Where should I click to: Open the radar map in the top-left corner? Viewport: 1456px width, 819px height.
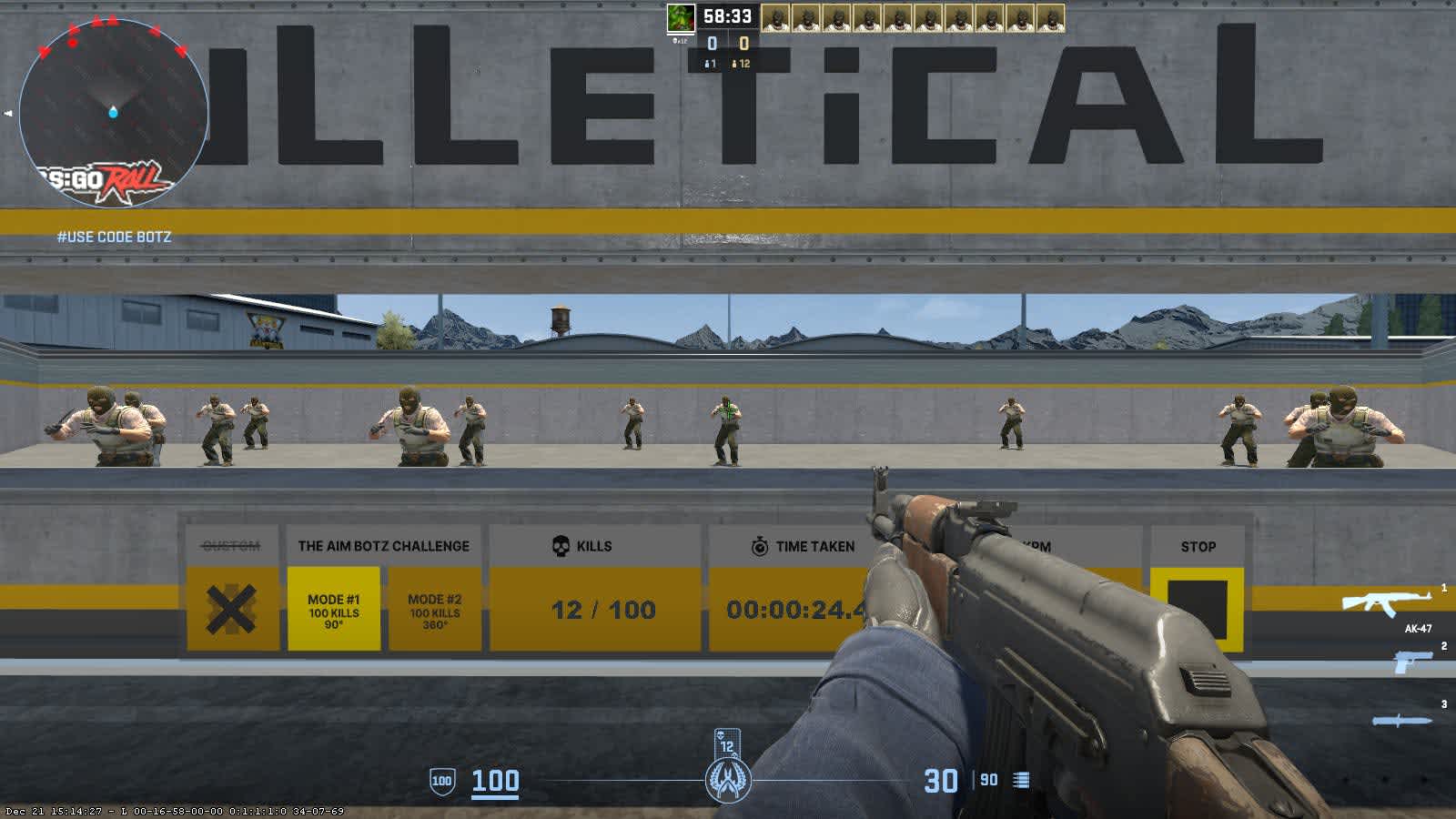[x=114, y=114]
